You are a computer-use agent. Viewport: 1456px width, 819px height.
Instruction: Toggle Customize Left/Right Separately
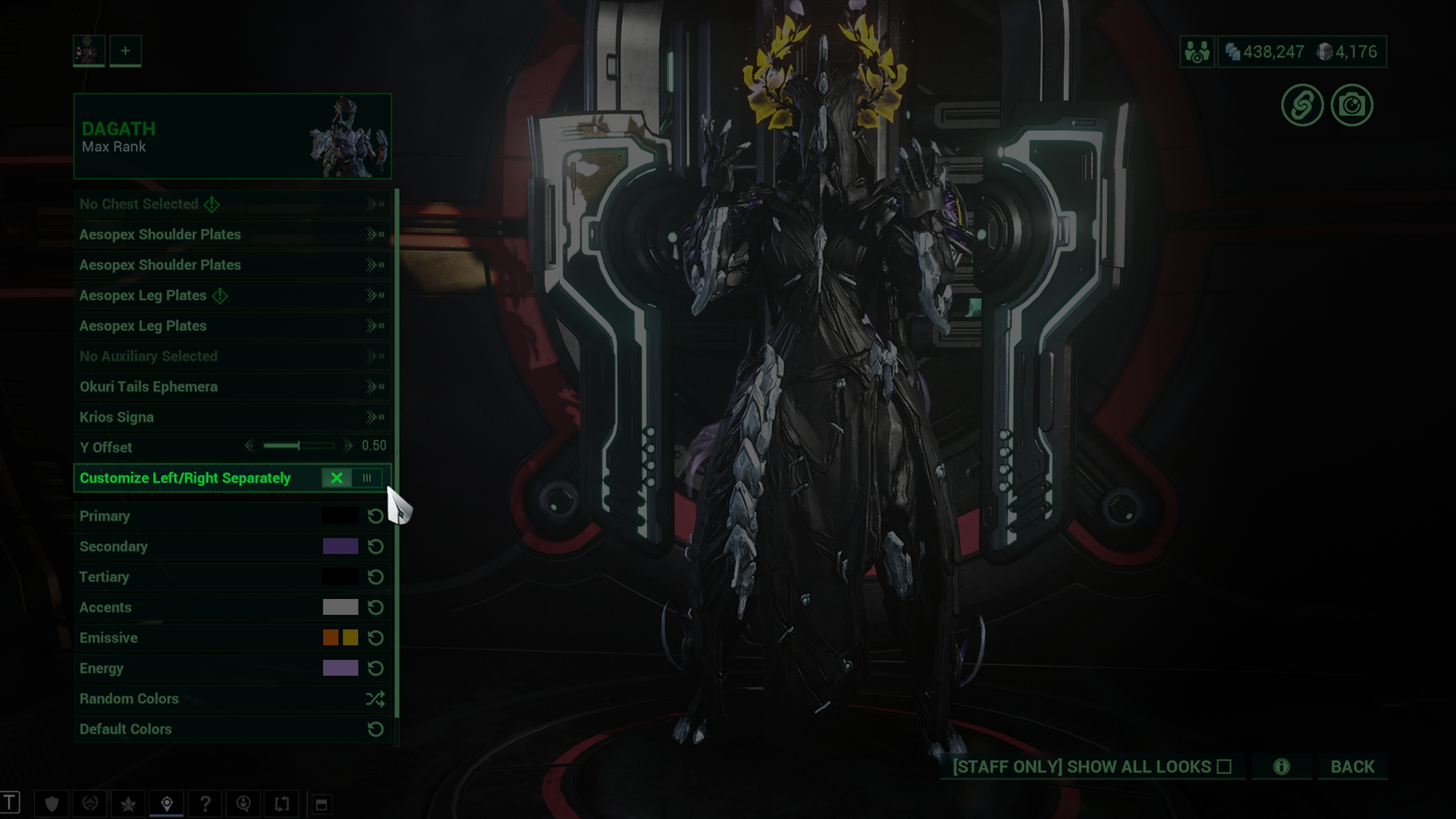pyautogui.click(x=351, y=478)
